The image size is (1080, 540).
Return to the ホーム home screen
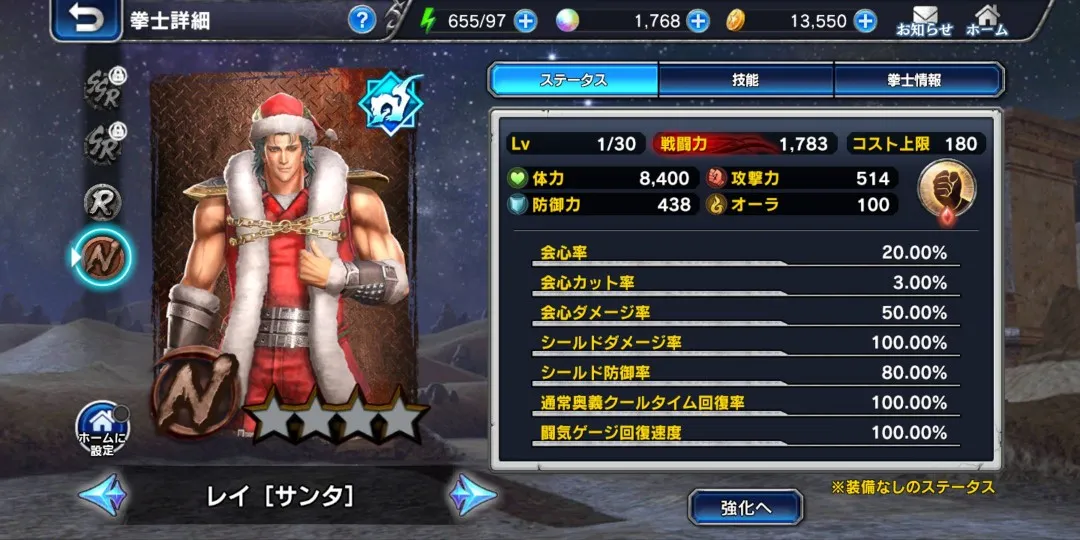point(986,21)
